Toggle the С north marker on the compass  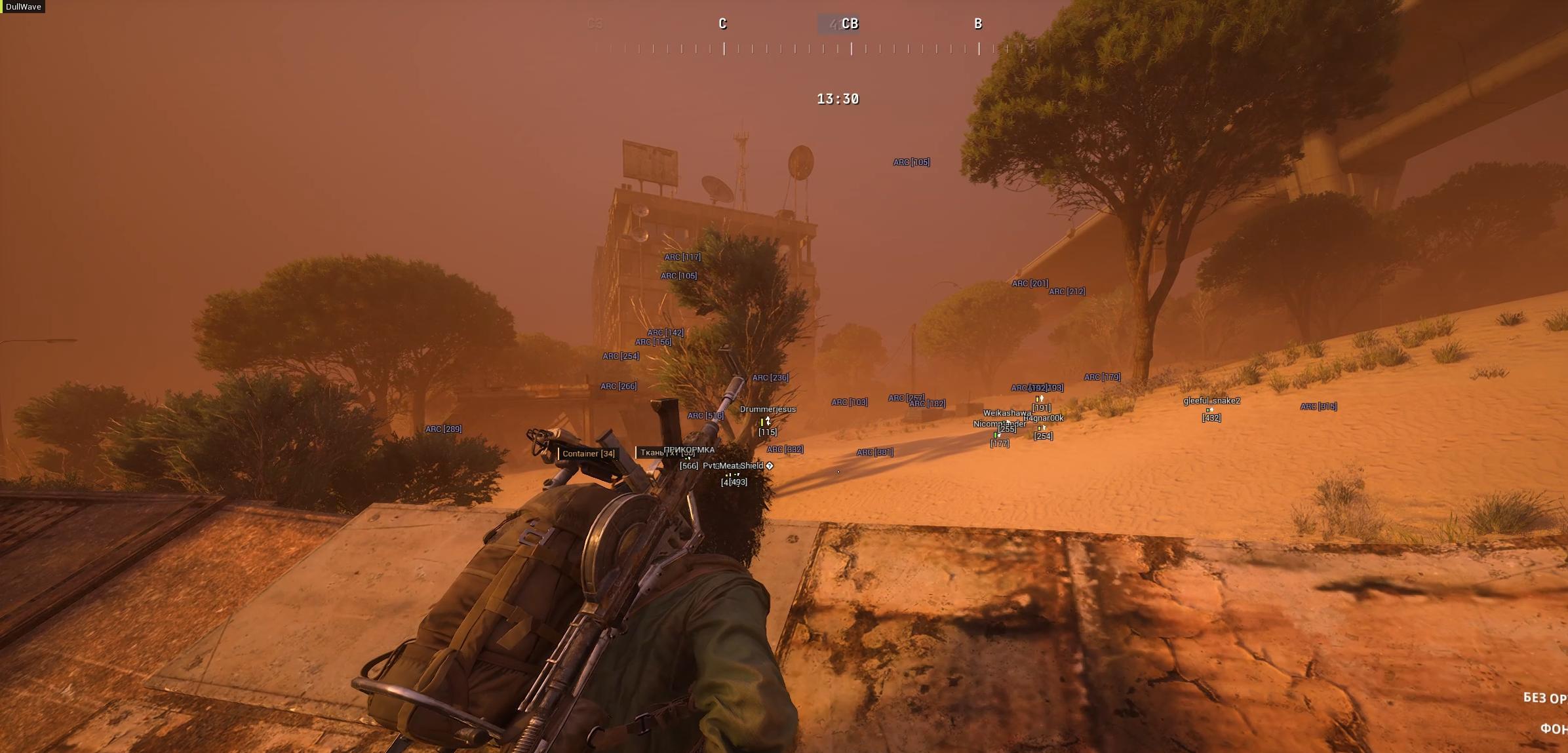pos(722,24)
